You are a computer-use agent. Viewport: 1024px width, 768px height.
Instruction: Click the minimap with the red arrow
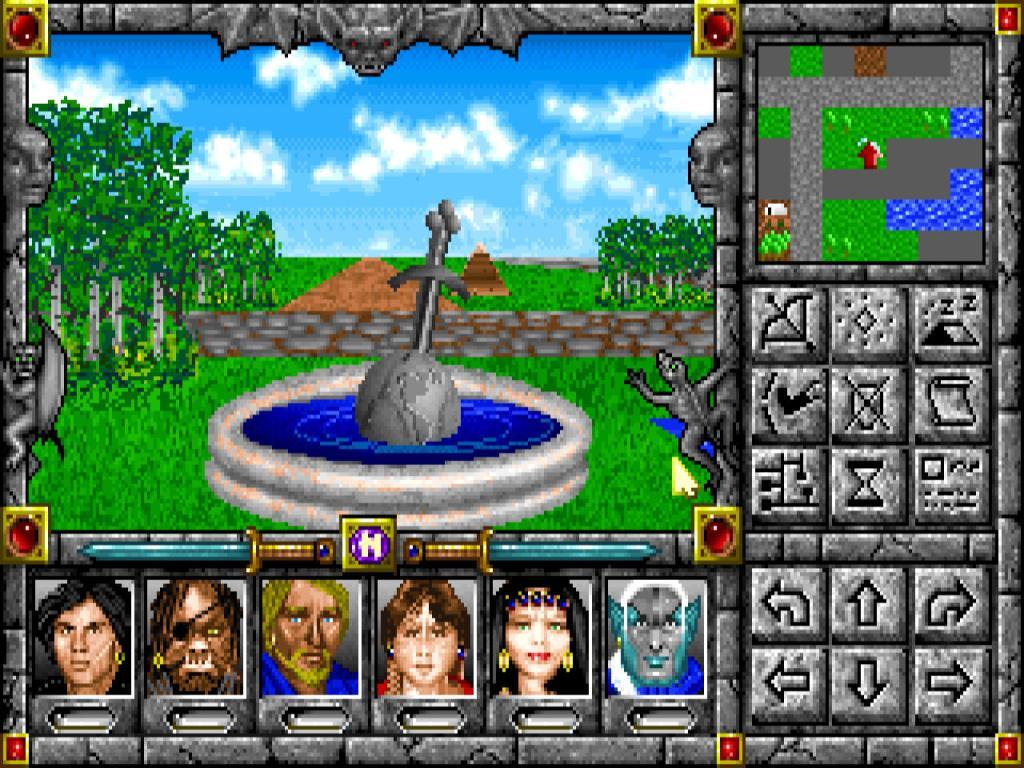tap(870, 153)
